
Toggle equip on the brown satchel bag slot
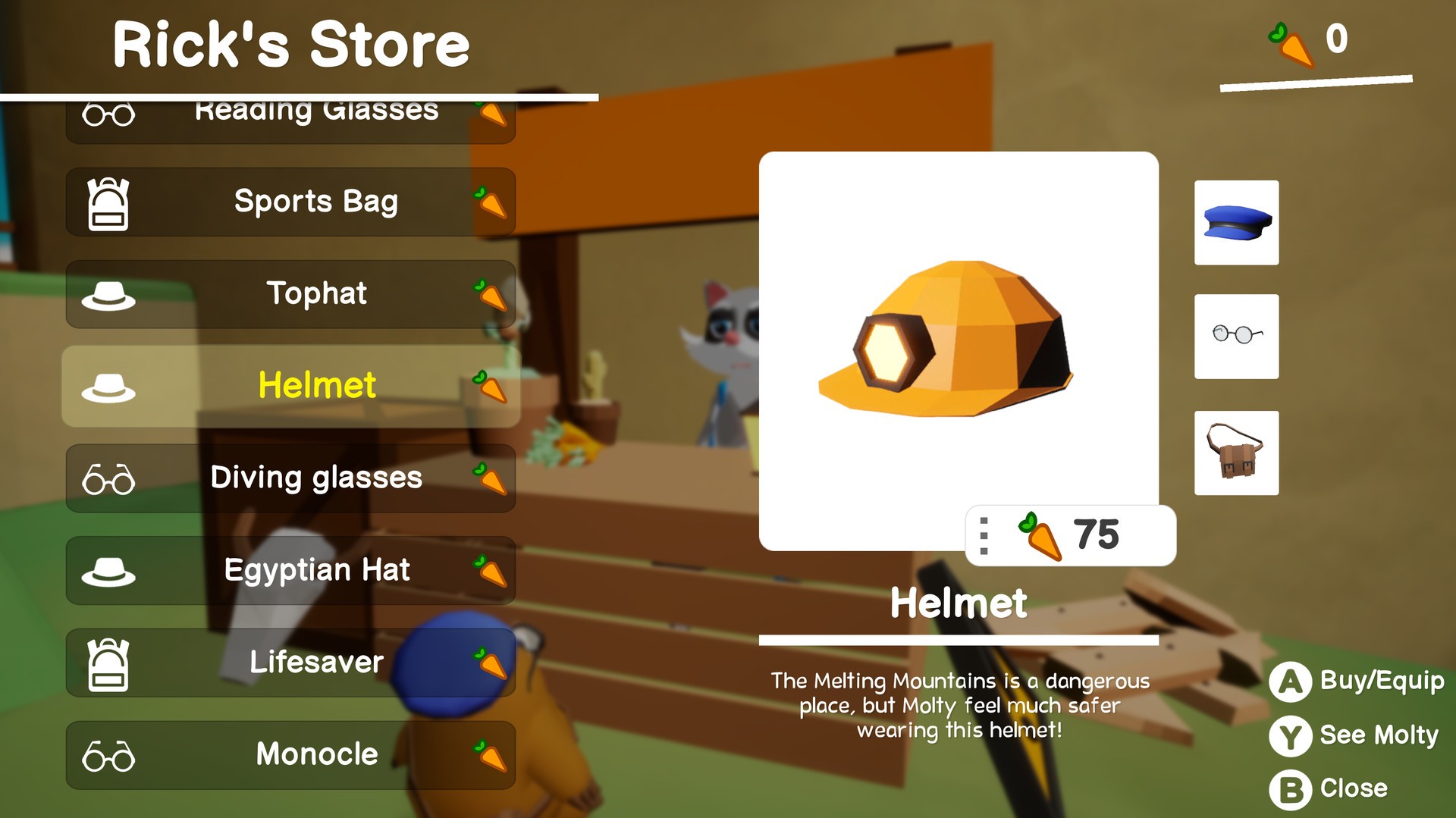[x=1236, y=453]
